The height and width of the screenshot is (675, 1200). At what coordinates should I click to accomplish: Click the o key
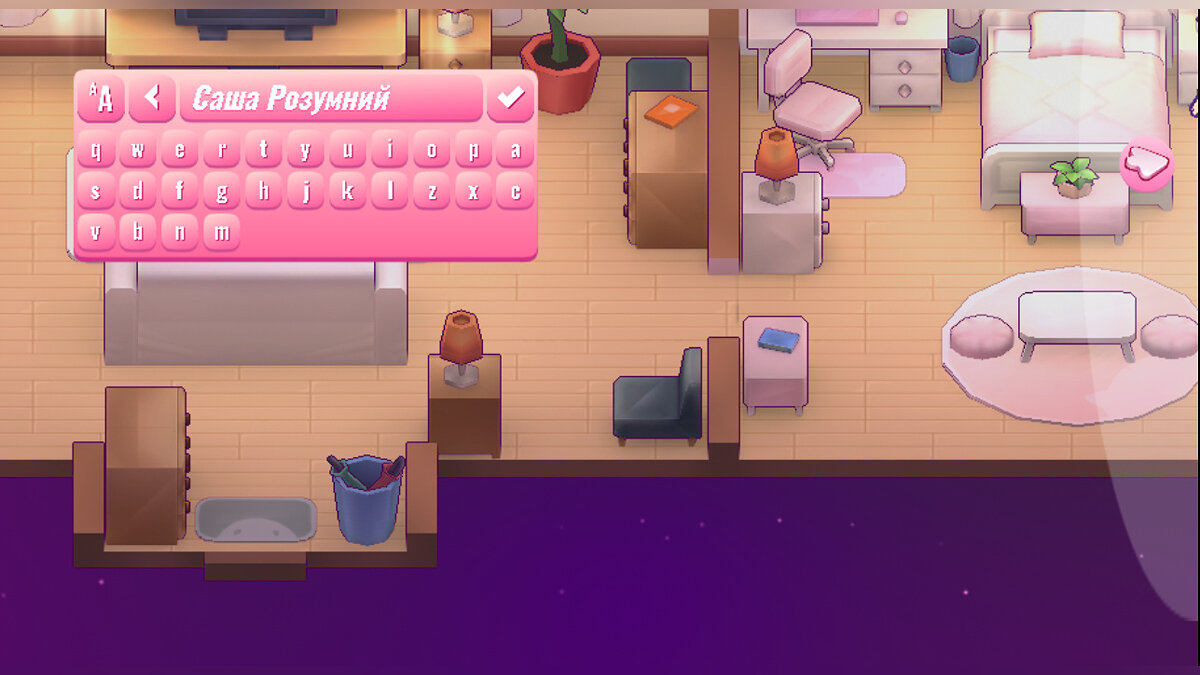(x=432, y=151)
